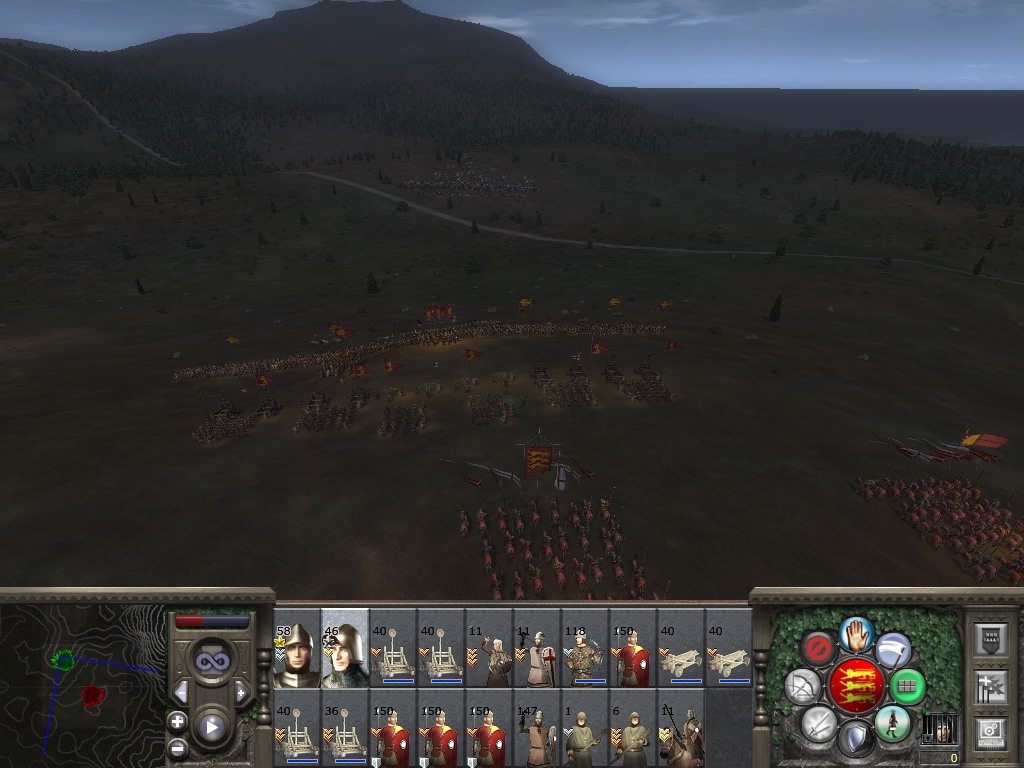This screenshot has width=1024, height=768.
Task: Choose the catapult unit with 36 men
Action: (345, 729)
